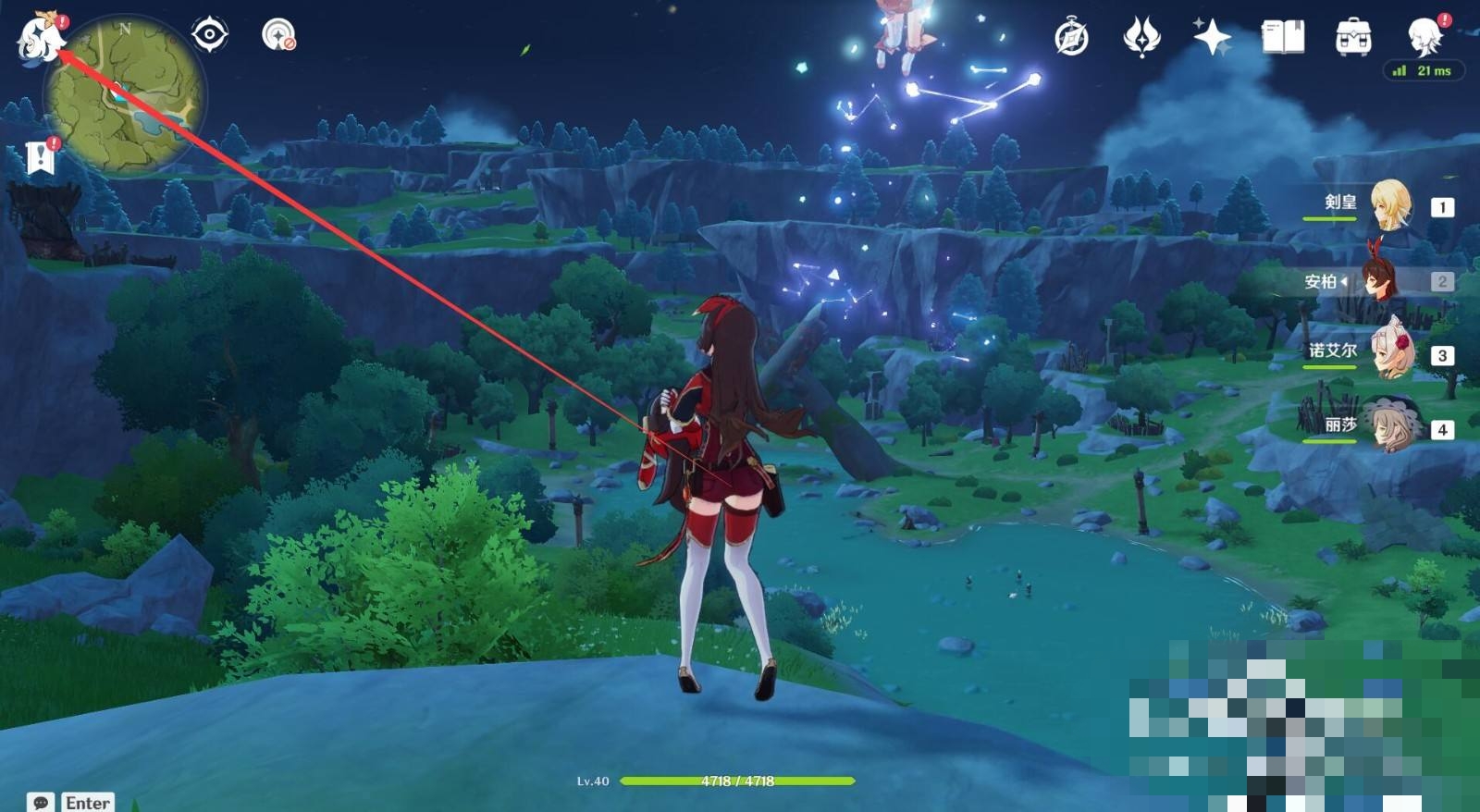Open the inventory backpack icon
This screenshot has height=812, width=1480.
[x=1353, y=38]
